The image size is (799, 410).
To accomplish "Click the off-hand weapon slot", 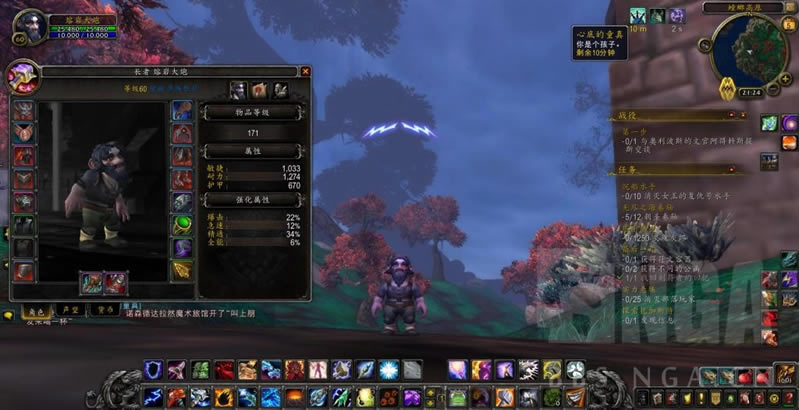I will click(x=115, y=283).
